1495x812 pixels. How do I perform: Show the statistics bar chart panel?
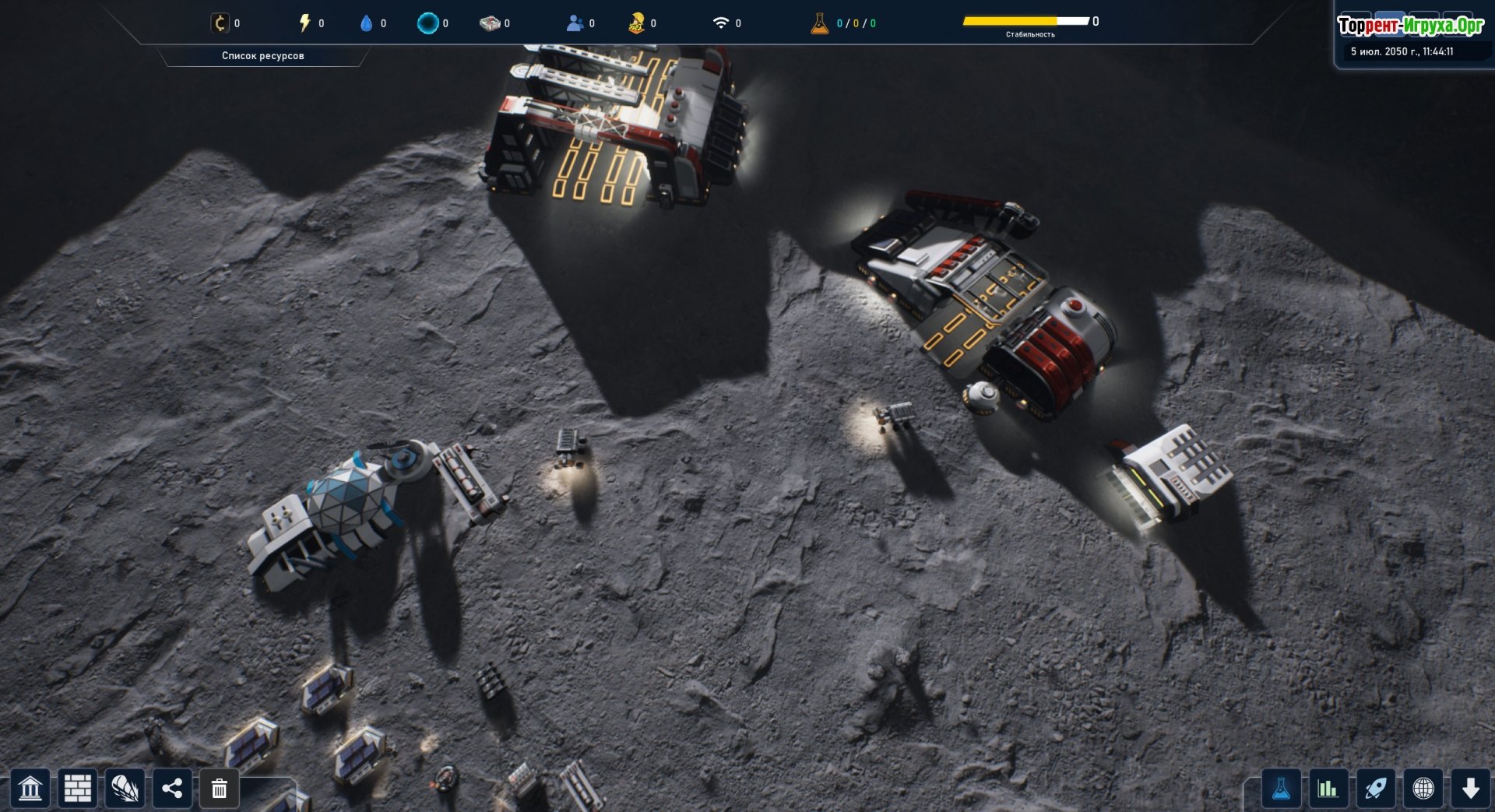(1328, 789)
